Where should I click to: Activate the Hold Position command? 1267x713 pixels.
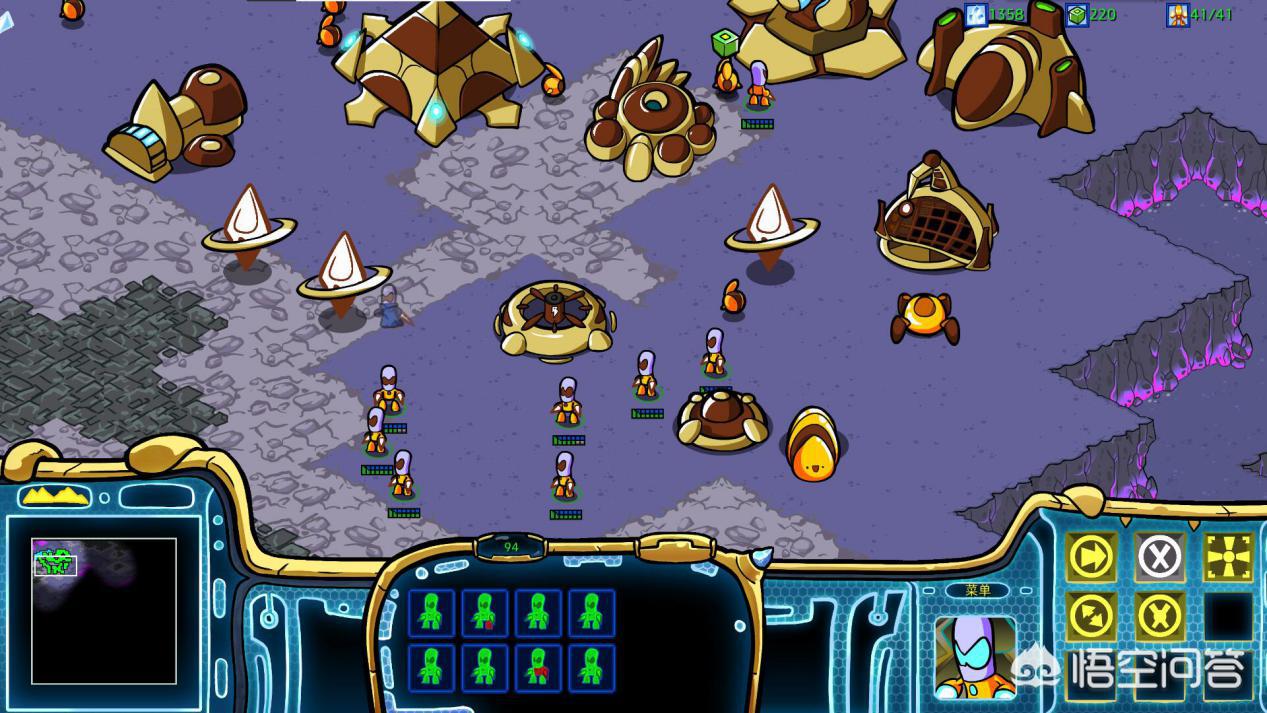click(x=1160, y=617)
